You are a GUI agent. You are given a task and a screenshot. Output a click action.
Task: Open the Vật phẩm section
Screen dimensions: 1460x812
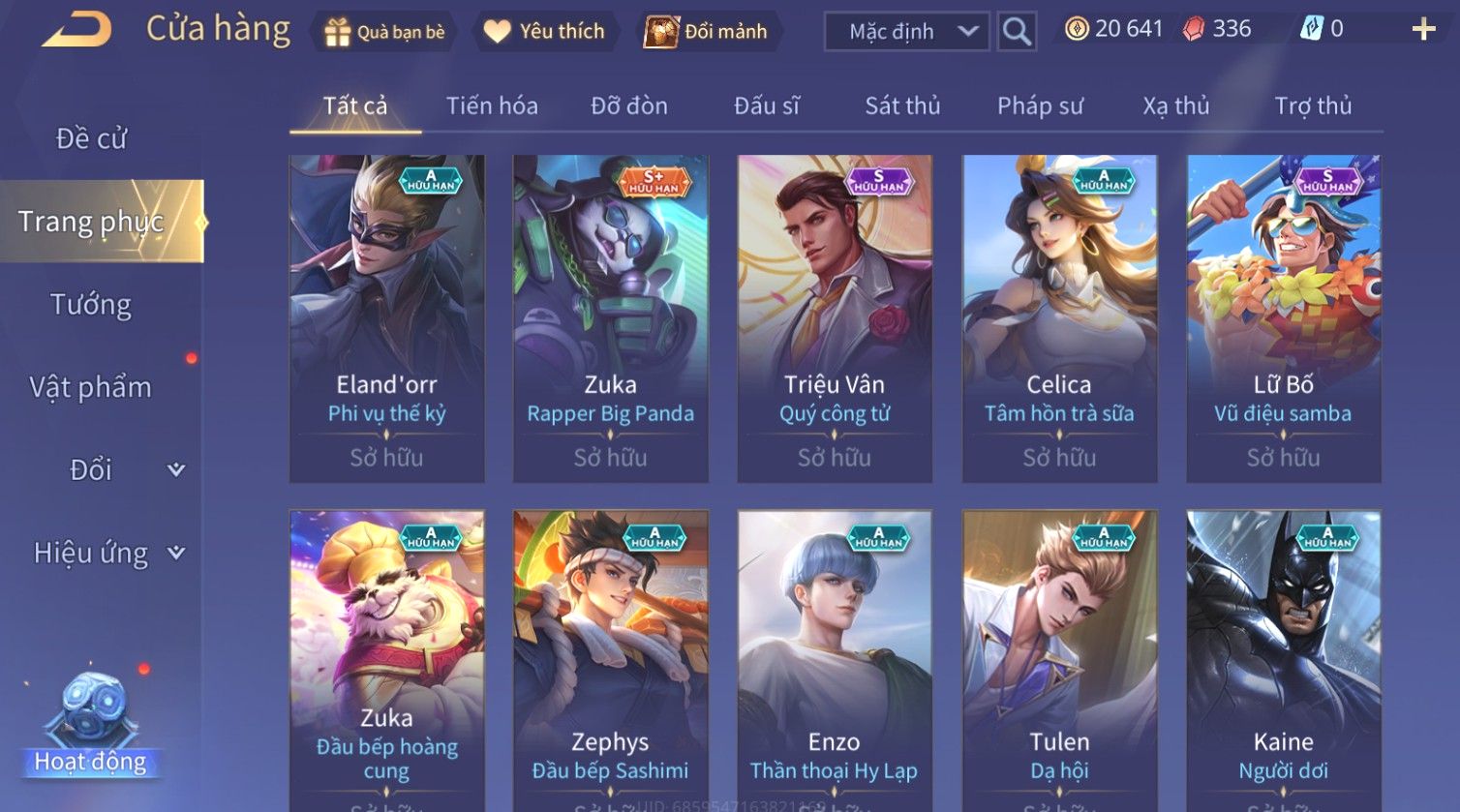coord(91,387)
